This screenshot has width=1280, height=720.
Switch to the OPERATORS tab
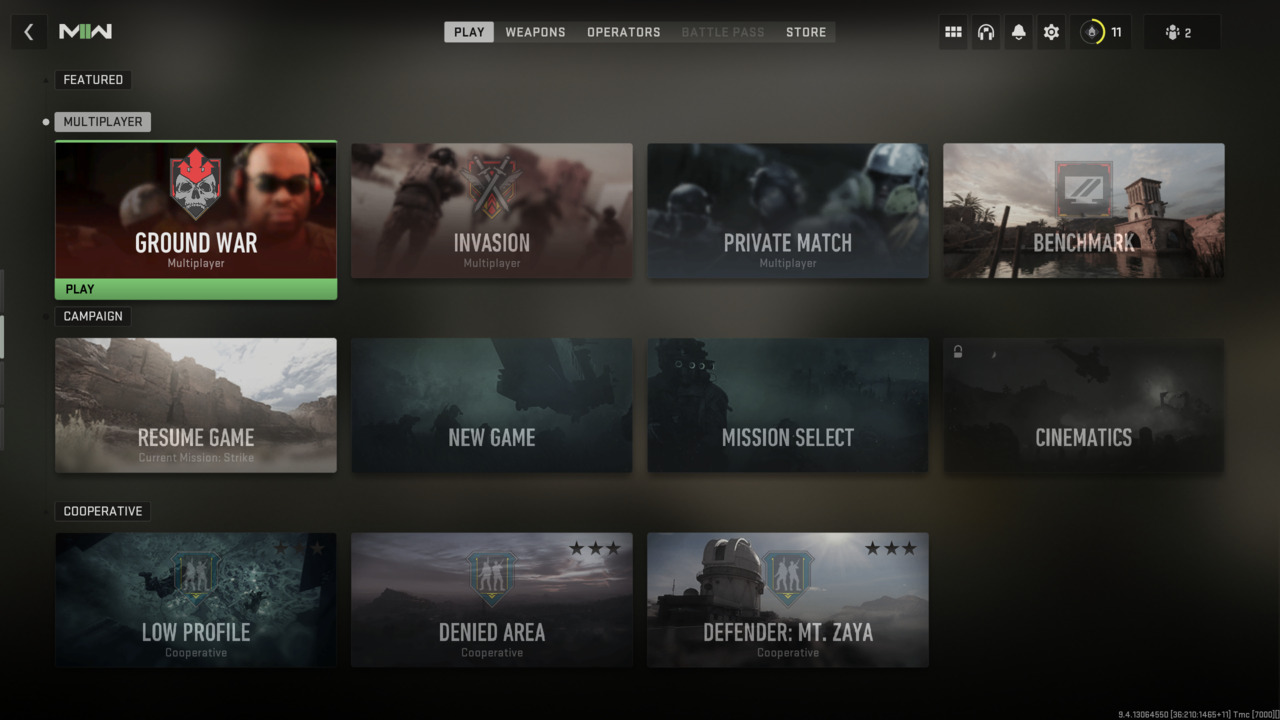tap(623, 31)
